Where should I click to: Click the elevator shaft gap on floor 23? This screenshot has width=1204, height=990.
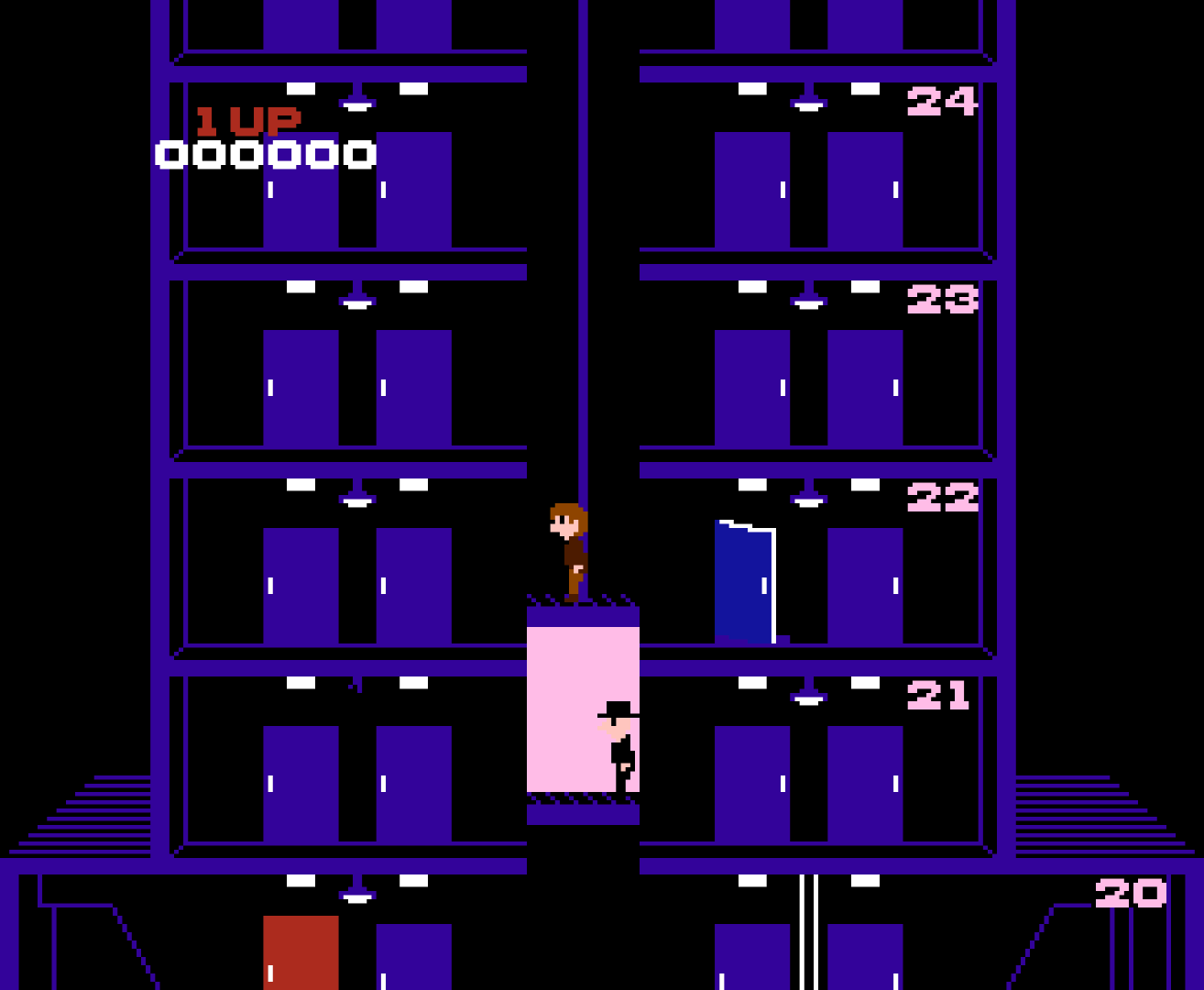click(x=580, y=367)
